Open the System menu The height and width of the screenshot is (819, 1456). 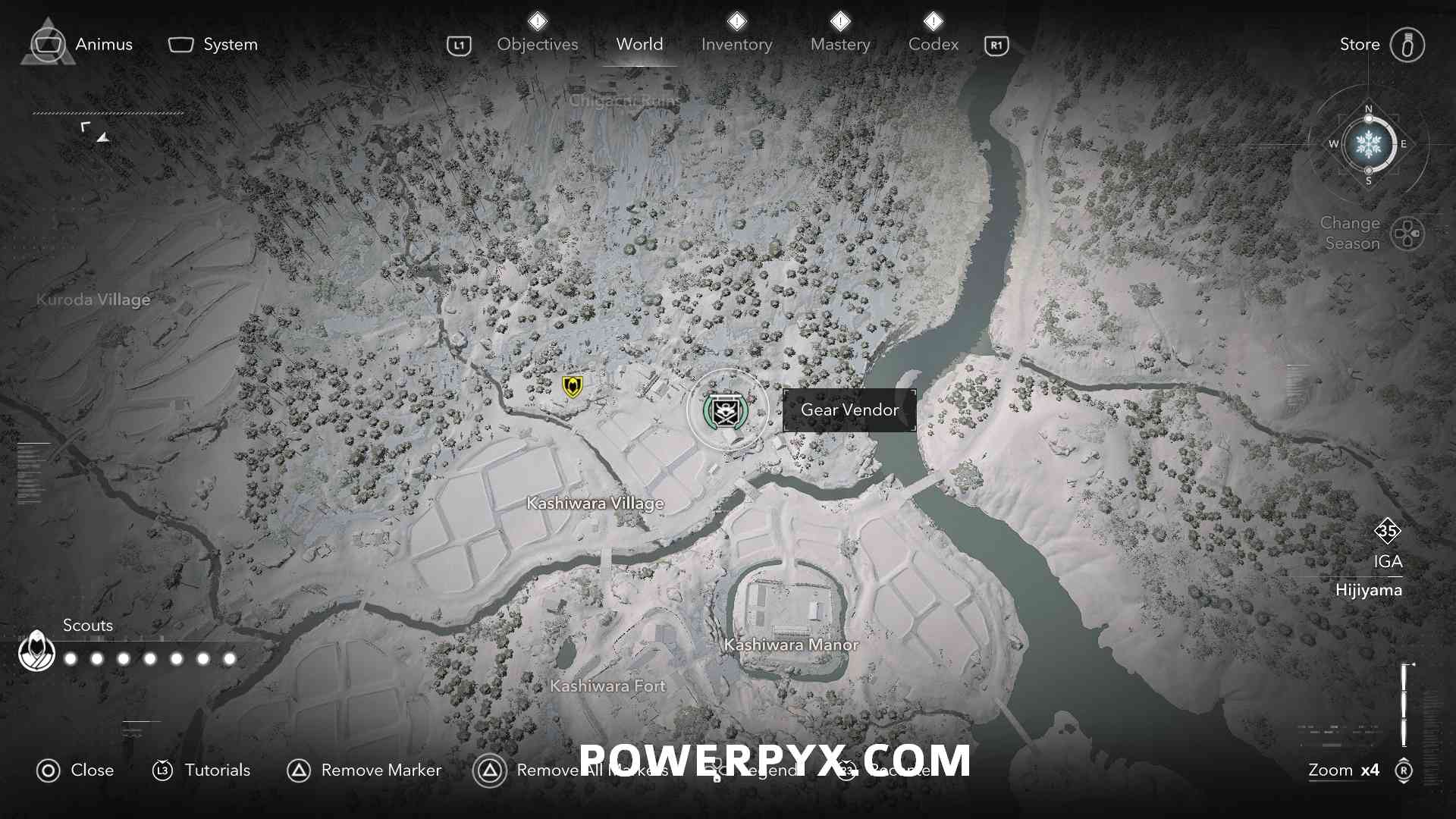[x=213, y=45]
